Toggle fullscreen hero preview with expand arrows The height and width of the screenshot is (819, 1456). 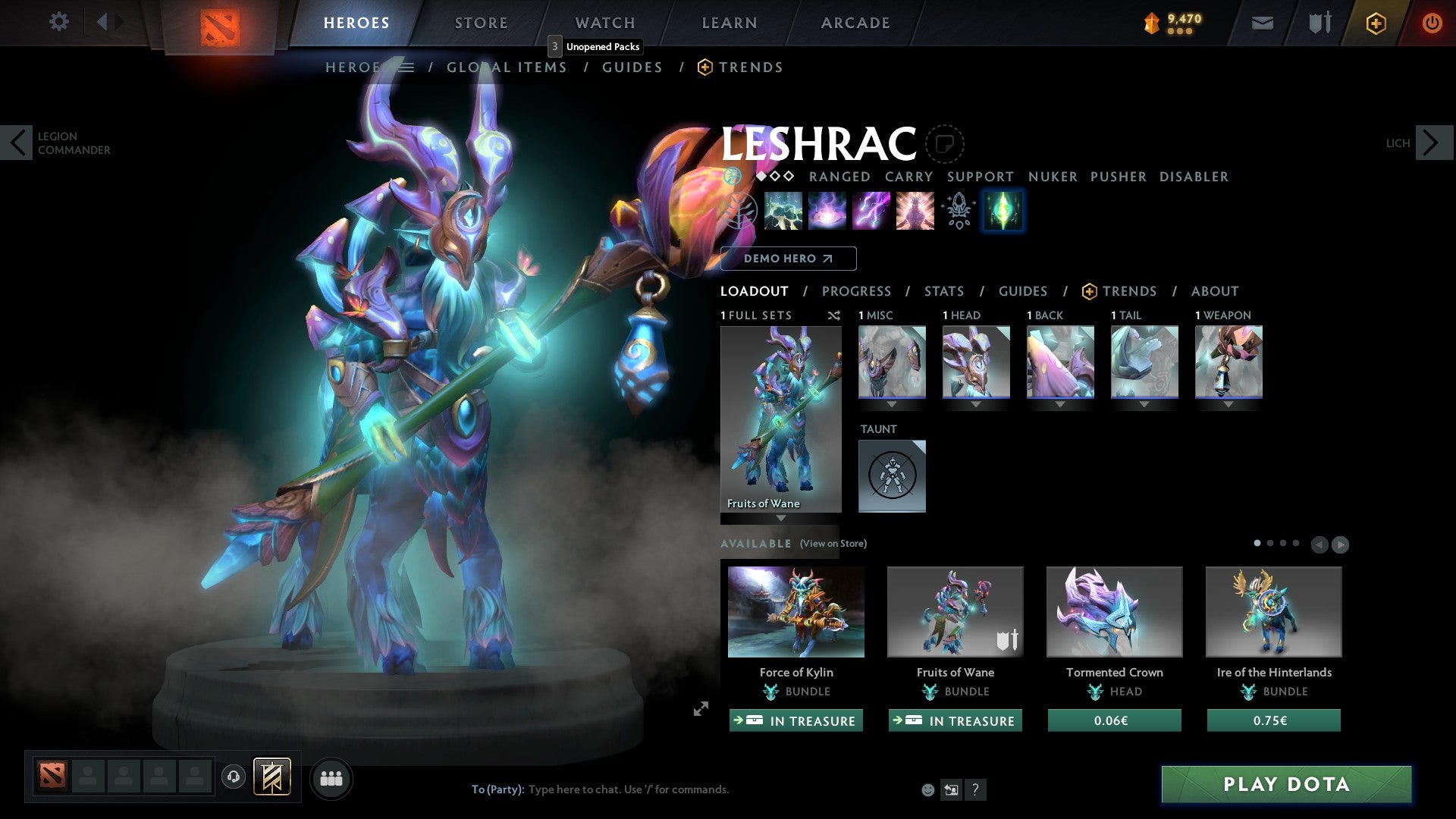pyautogui.click(x=699, y=709)
